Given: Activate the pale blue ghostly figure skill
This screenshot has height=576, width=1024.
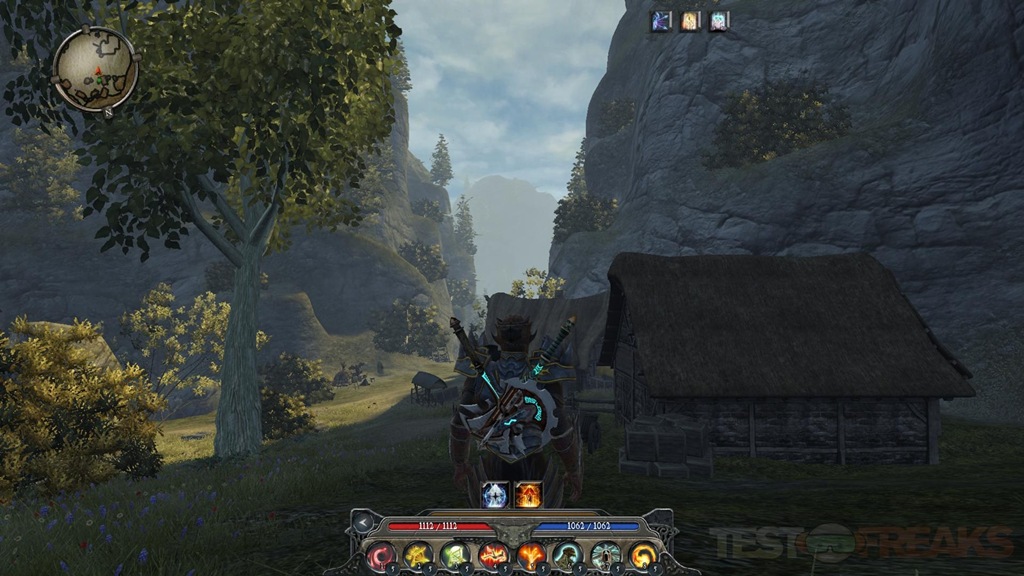Looking at the screenshot, I should point(606,555).
